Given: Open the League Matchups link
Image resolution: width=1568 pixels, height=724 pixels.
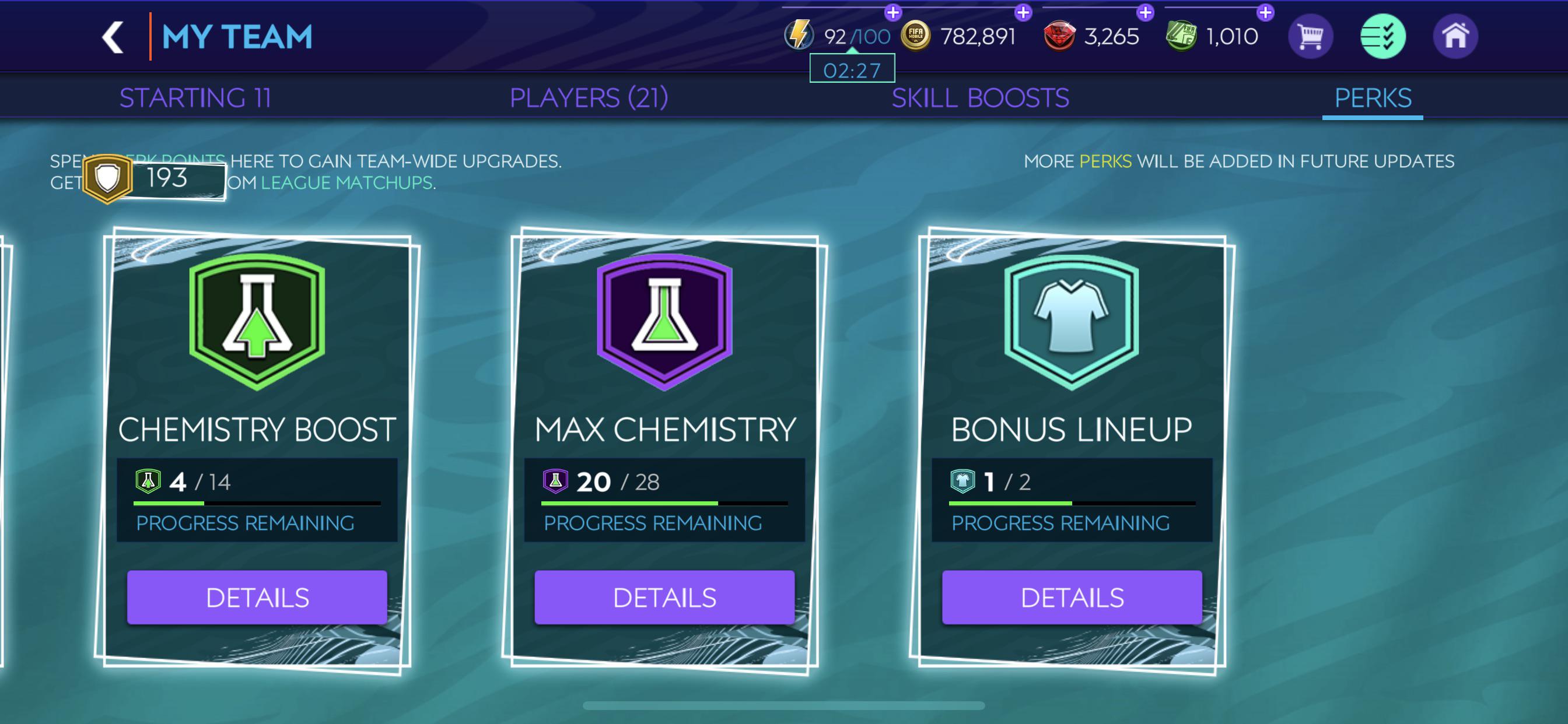Looking at the screenshot, I should tap(348, 182).
